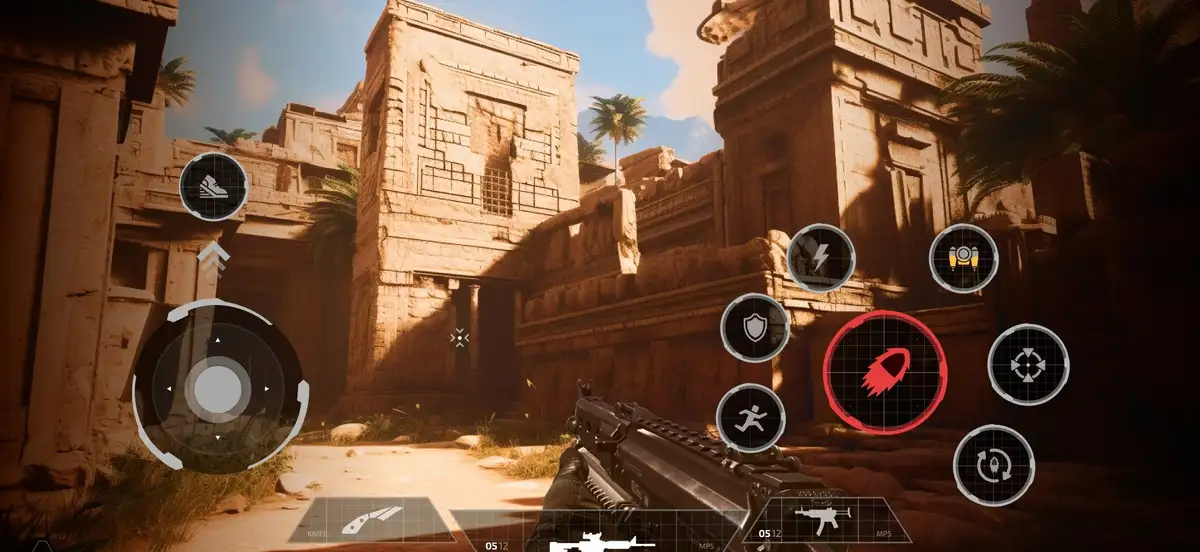This screenshot has height=552, width=1200.
Task: Tap the running figure sprint button
Action: [751, 418]
